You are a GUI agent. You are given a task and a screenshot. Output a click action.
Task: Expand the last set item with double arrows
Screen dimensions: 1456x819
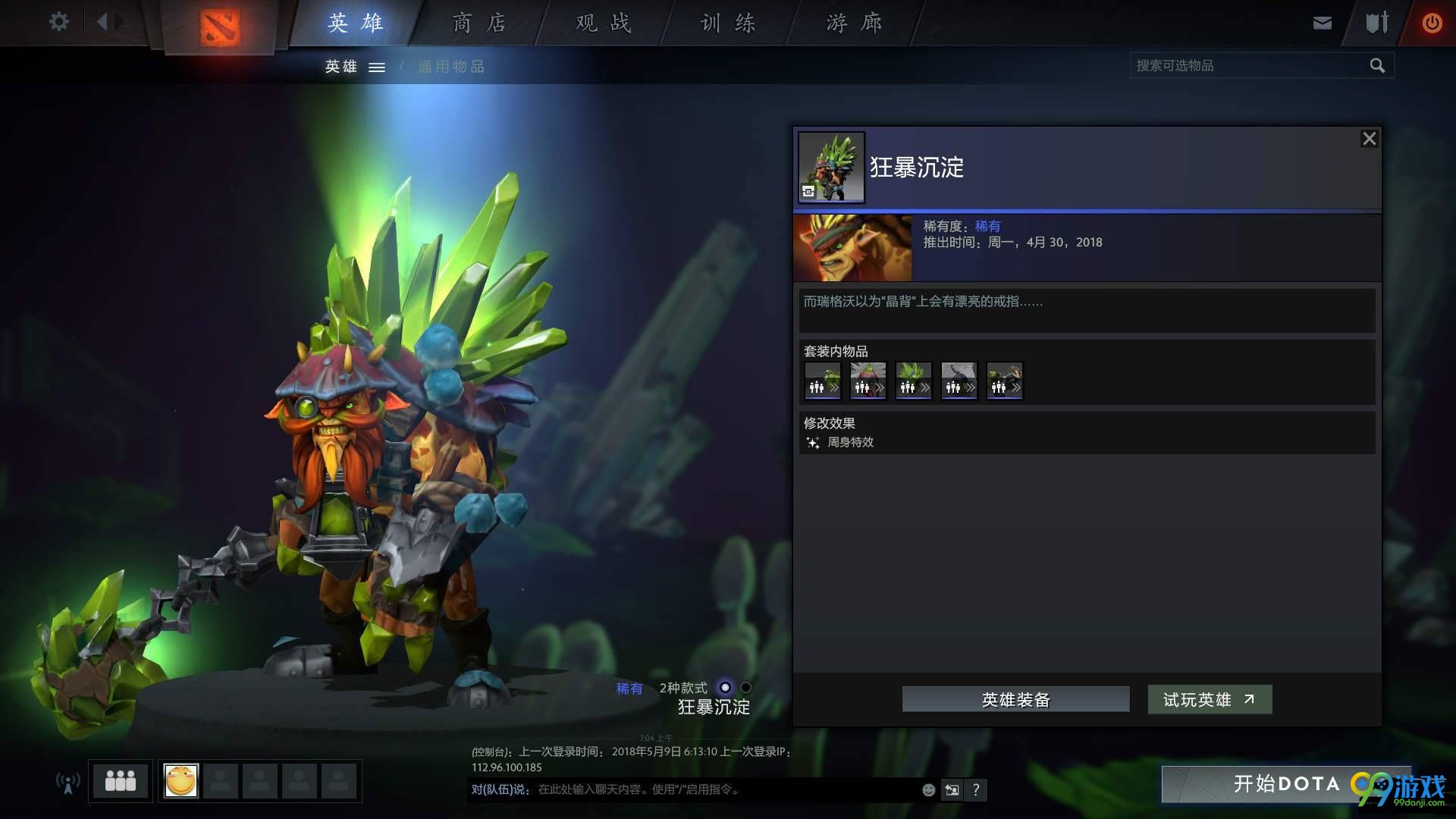(1017, 388)
